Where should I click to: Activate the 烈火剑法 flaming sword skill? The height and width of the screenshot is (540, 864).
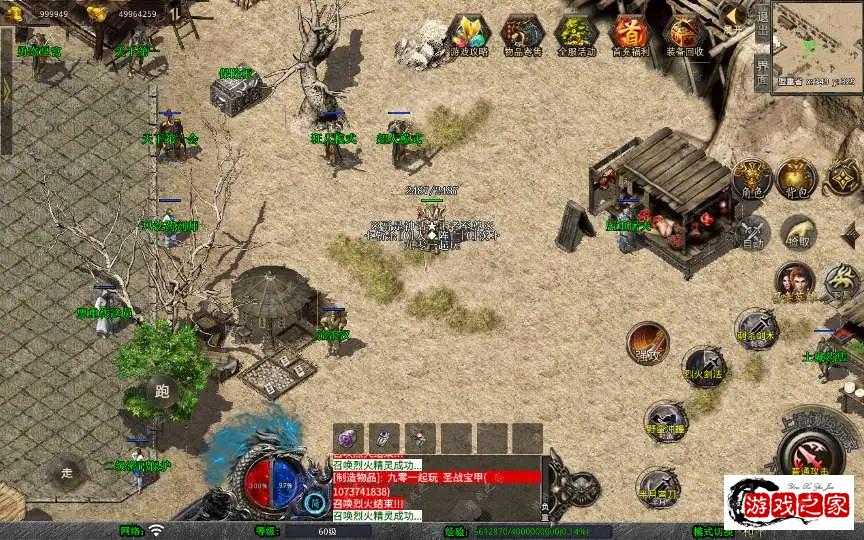point(704,367)
